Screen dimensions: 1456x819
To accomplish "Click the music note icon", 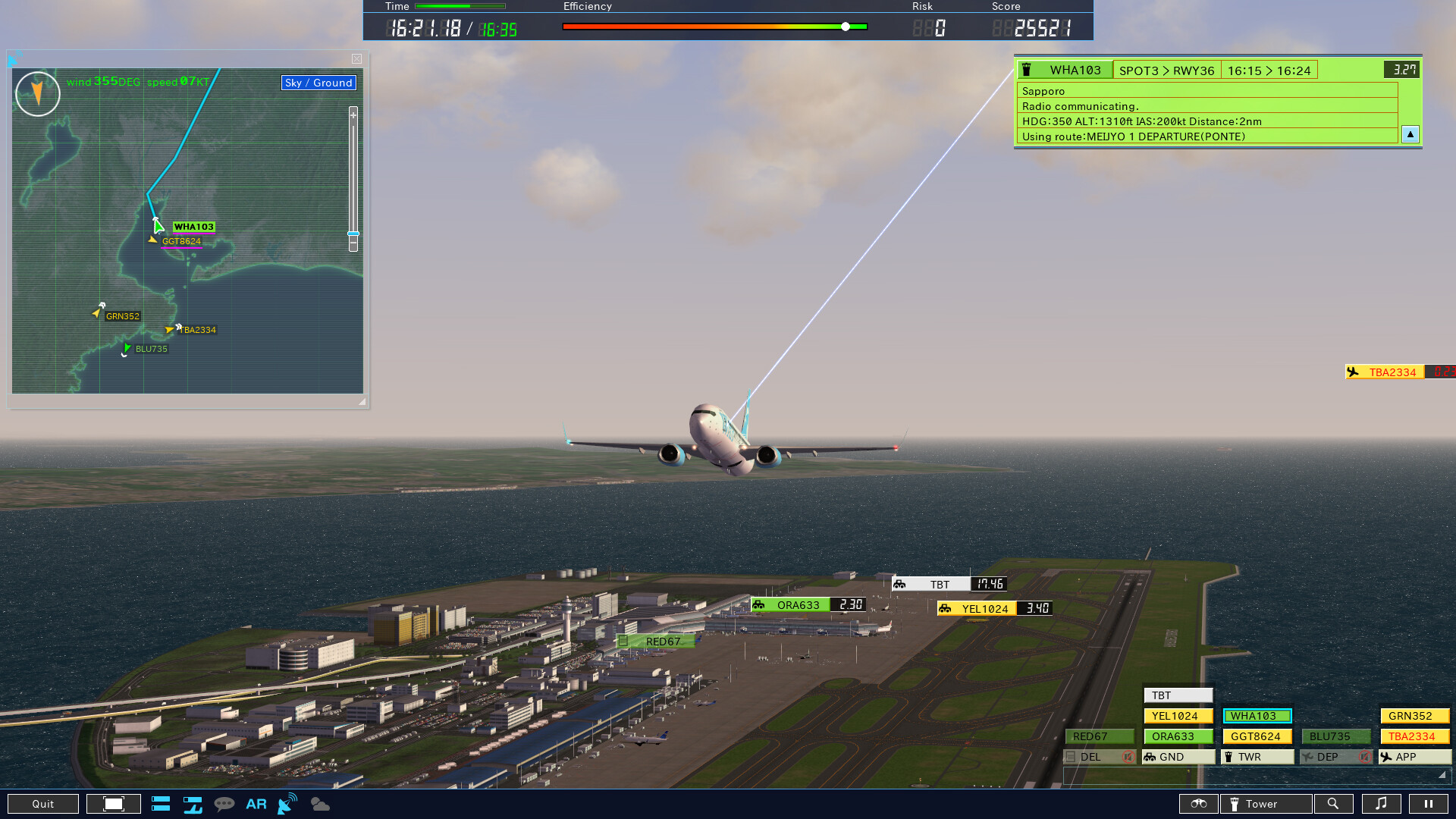I will point(1382,804).
